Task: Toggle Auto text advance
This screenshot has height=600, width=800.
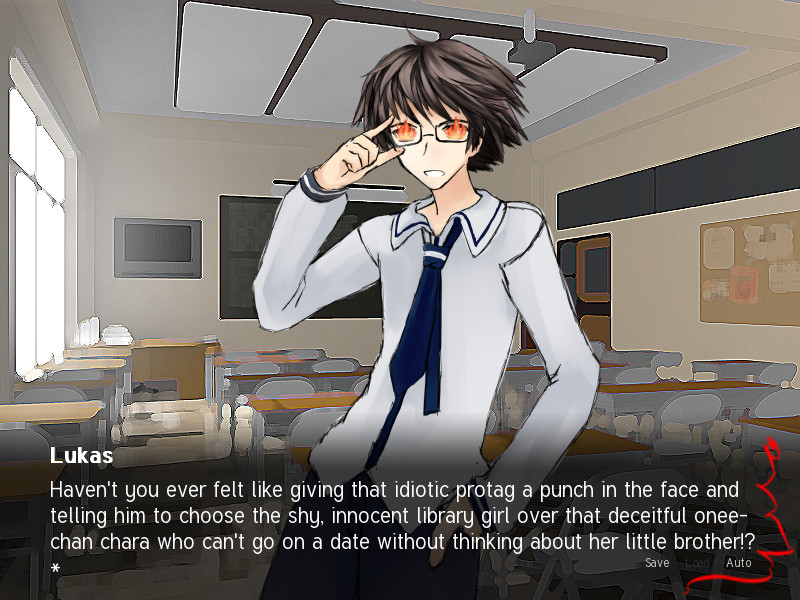Action: coord(739,563)
